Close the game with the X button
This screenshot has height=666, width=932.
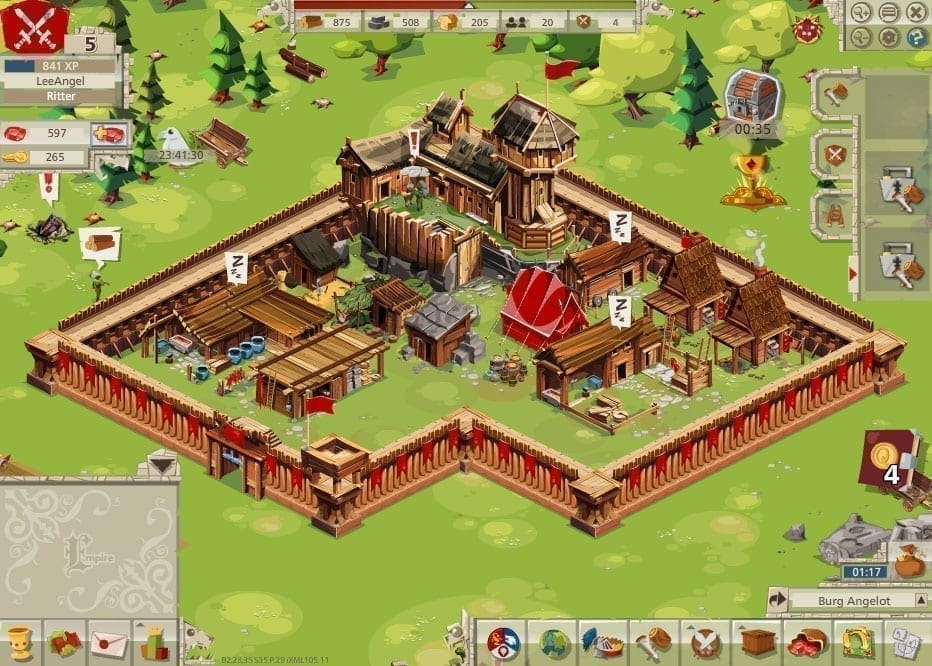[x=915, y=13]
